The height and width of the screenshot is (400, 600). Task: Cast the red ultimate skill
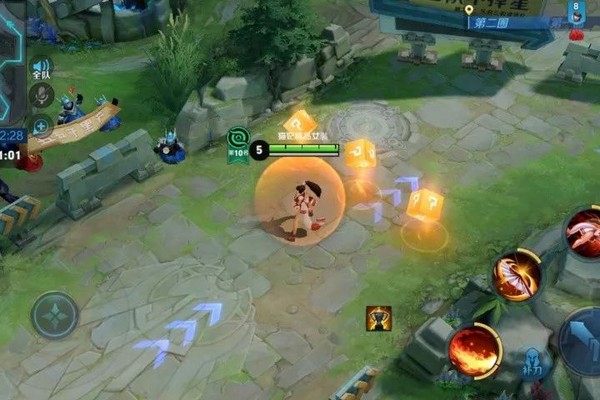(582, 234)
